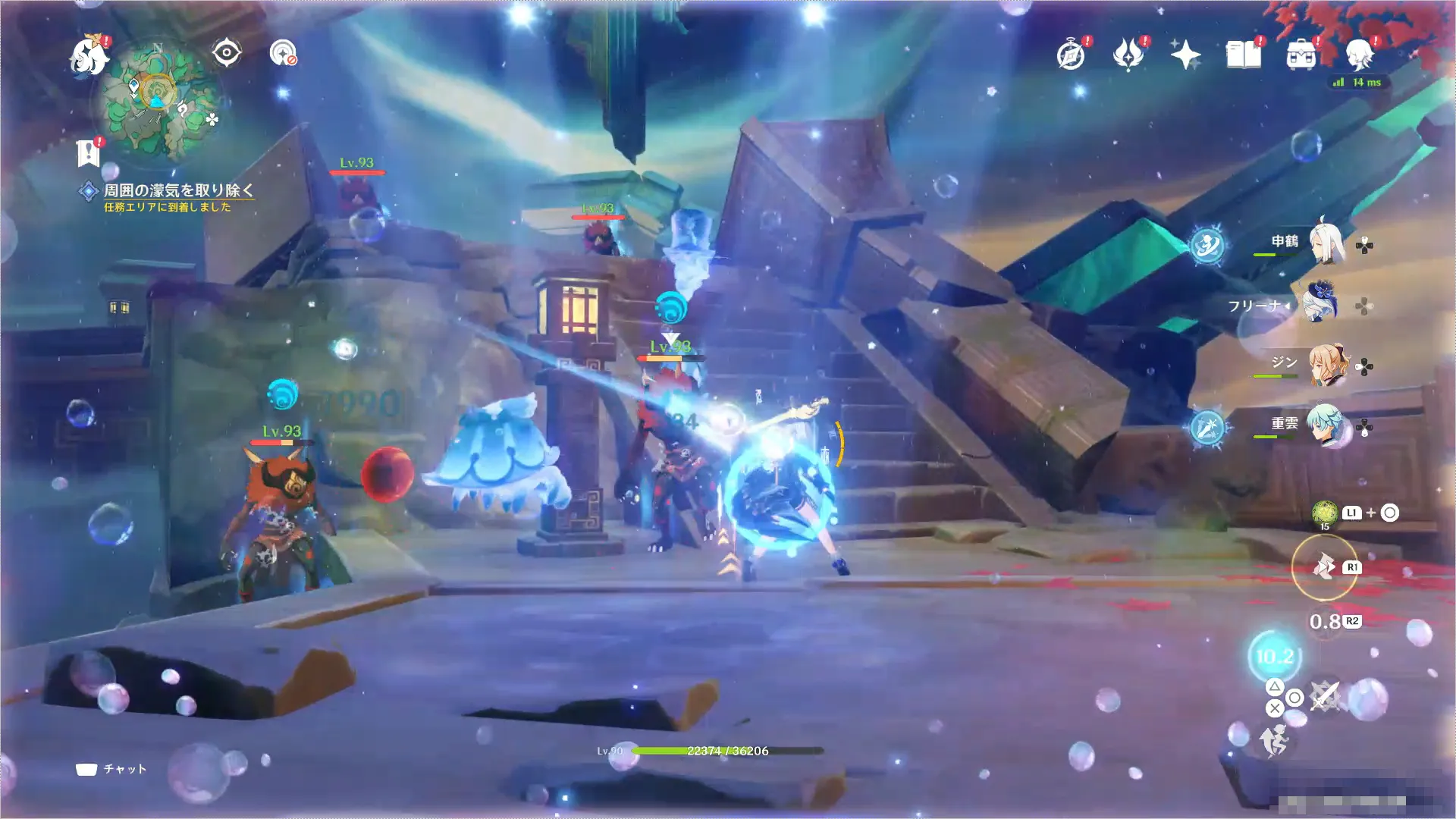The width and height of the screenshot is (1456, 819).
Task: Switch to party member ジン
Action: click(x=1326, y=365)
